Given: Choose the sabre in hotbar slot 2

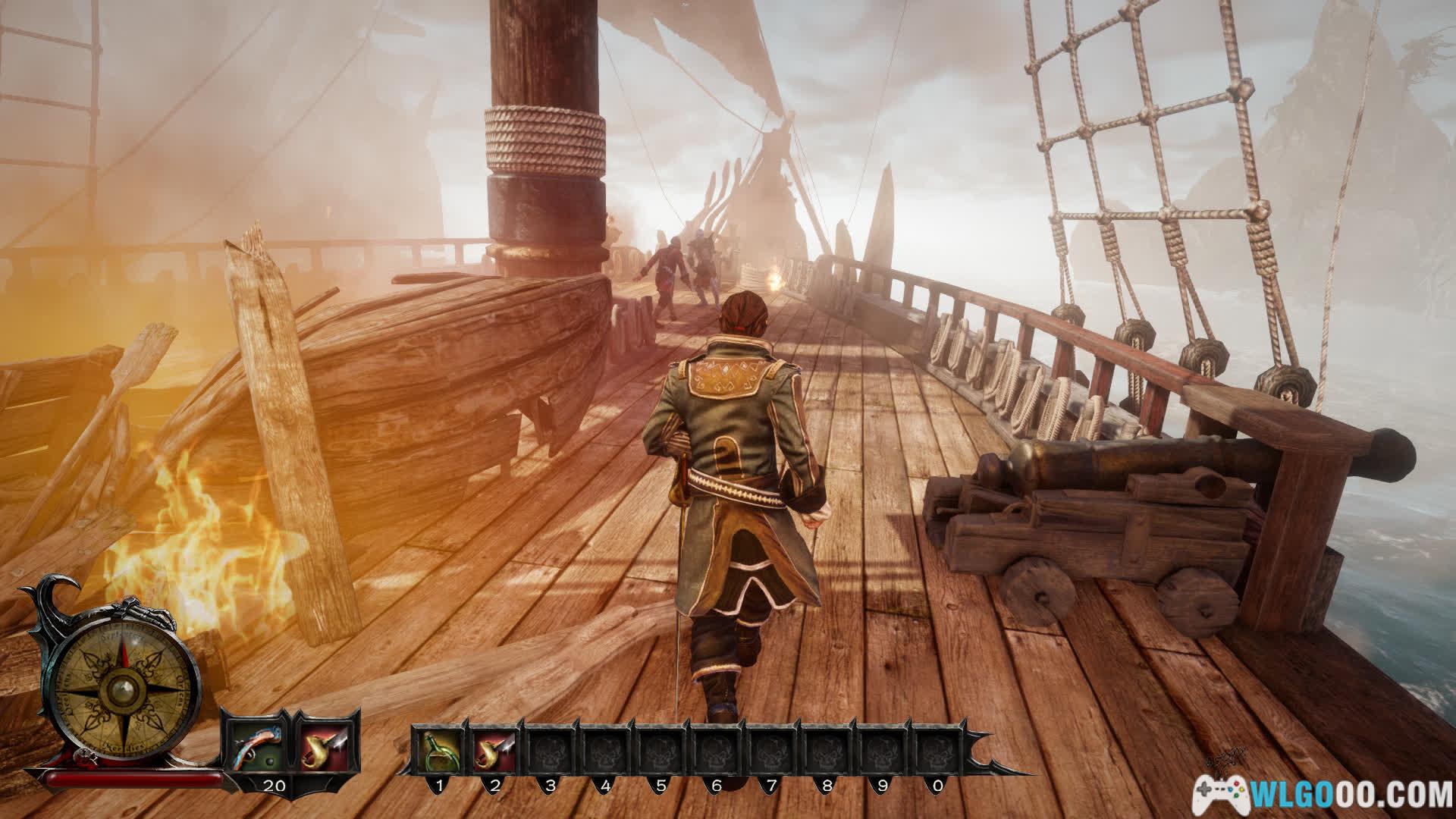Looking at the screenshot, I should click(494, 750).
